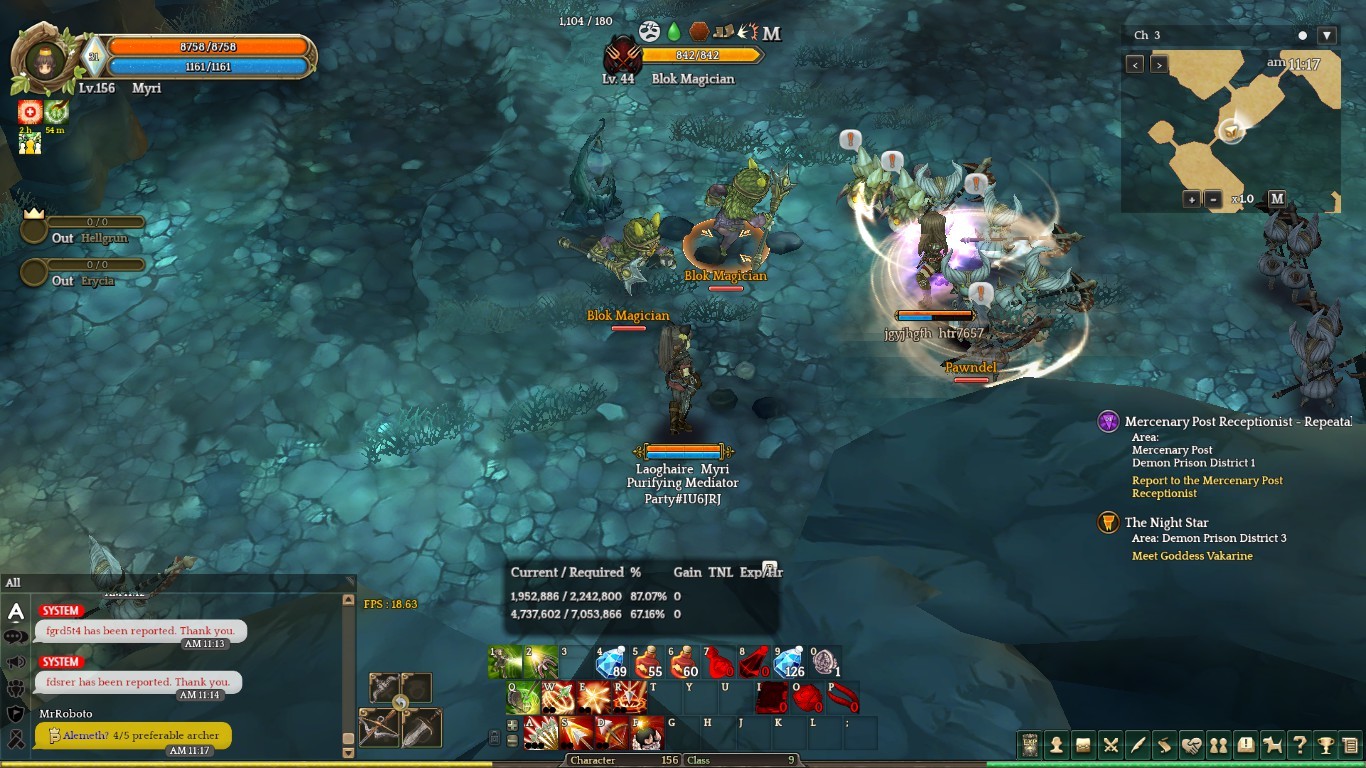The height and width of the screenshot is (768, 1366).
Task: Open the character info silhouette icon
Action: pos(1056,745)
